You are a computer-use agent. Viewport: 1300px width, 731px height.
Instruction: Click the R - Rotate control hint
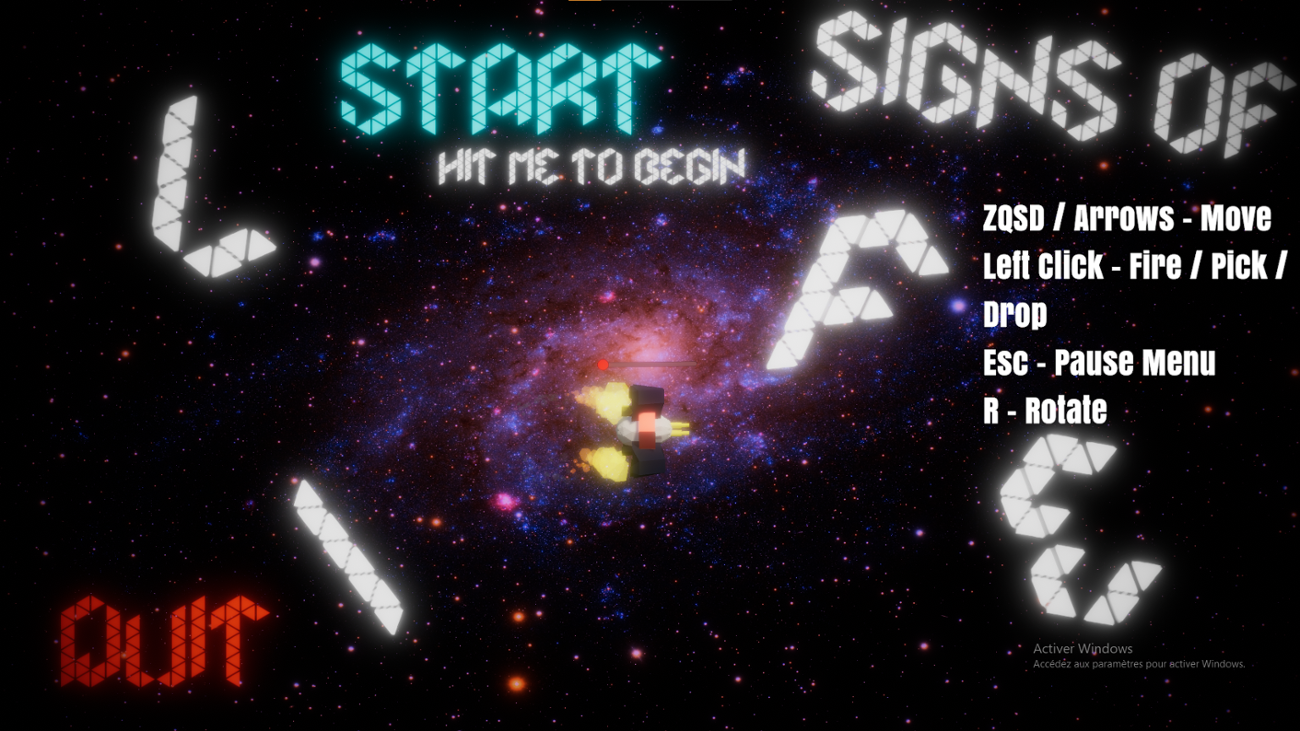click(x=1045, y=410)
